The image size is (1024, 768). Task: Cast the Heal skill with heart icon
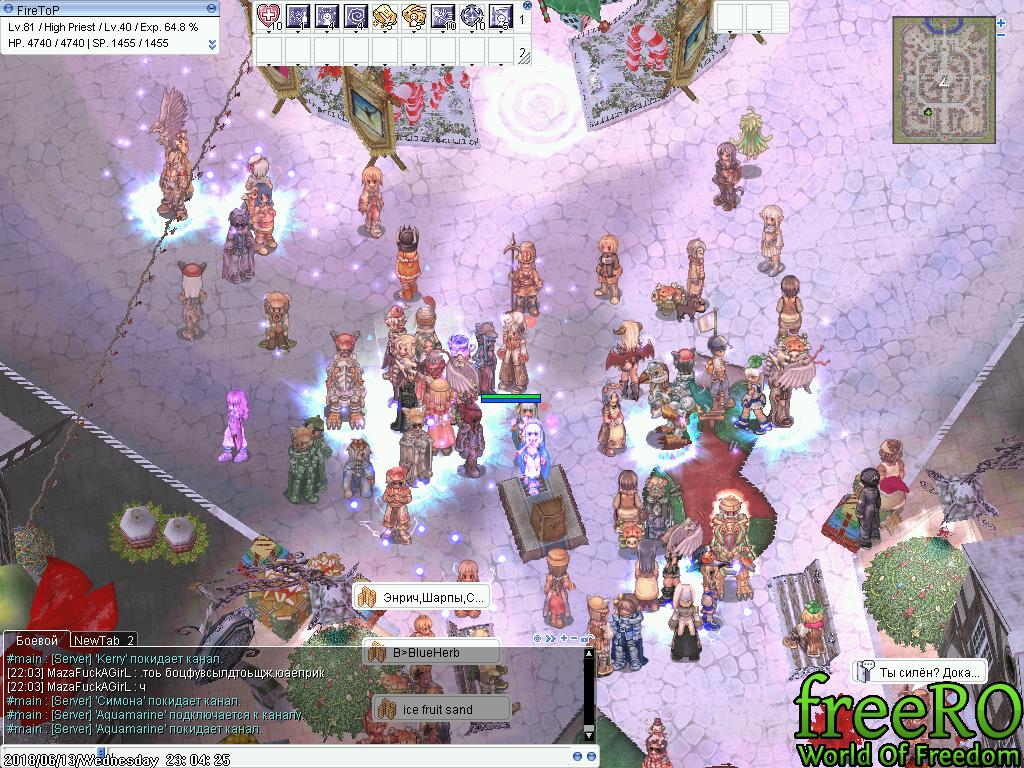click(269, 16)
